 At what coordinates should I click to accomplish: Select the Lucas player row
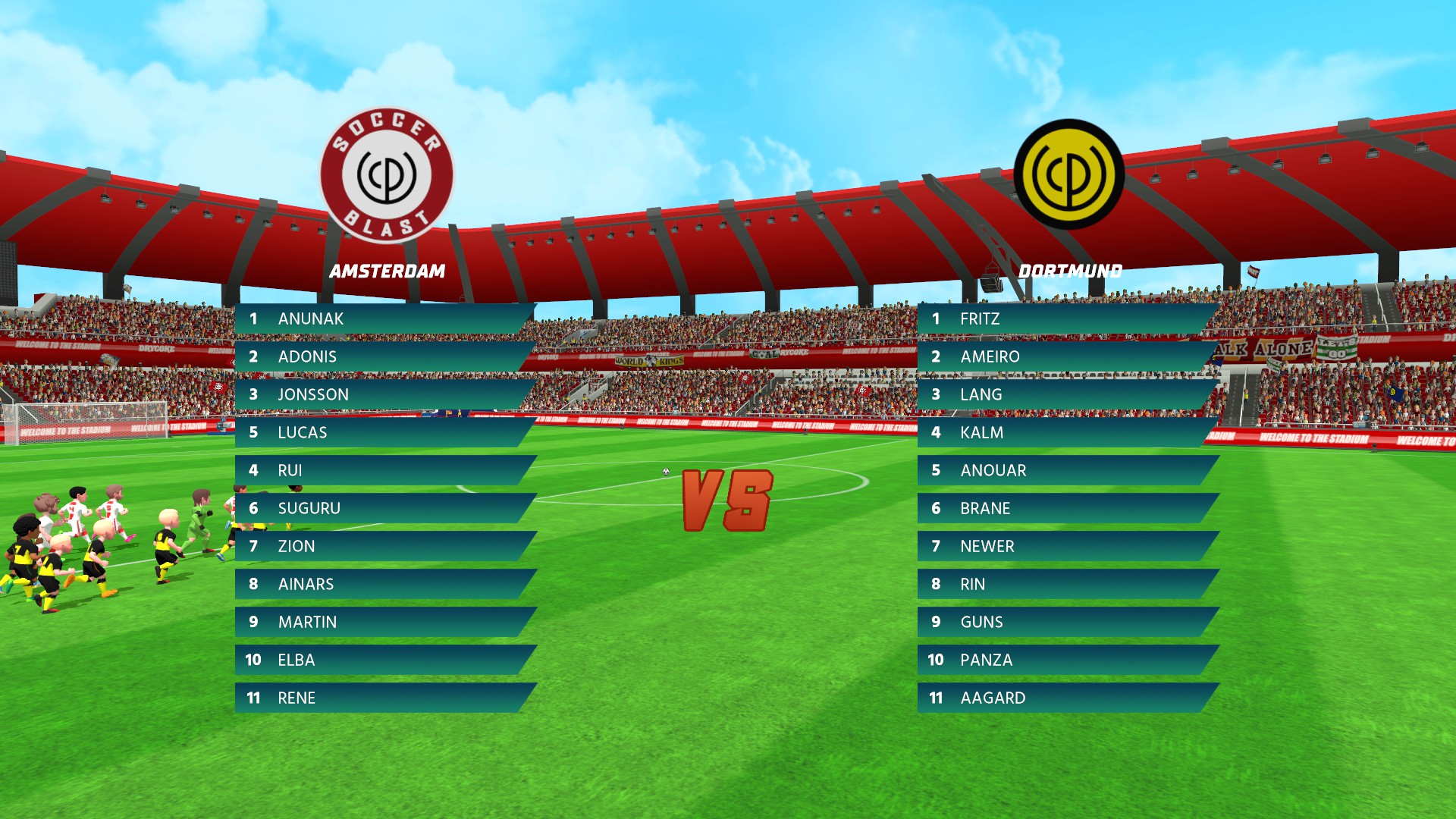pyautogui.click(x=383, y=432)
